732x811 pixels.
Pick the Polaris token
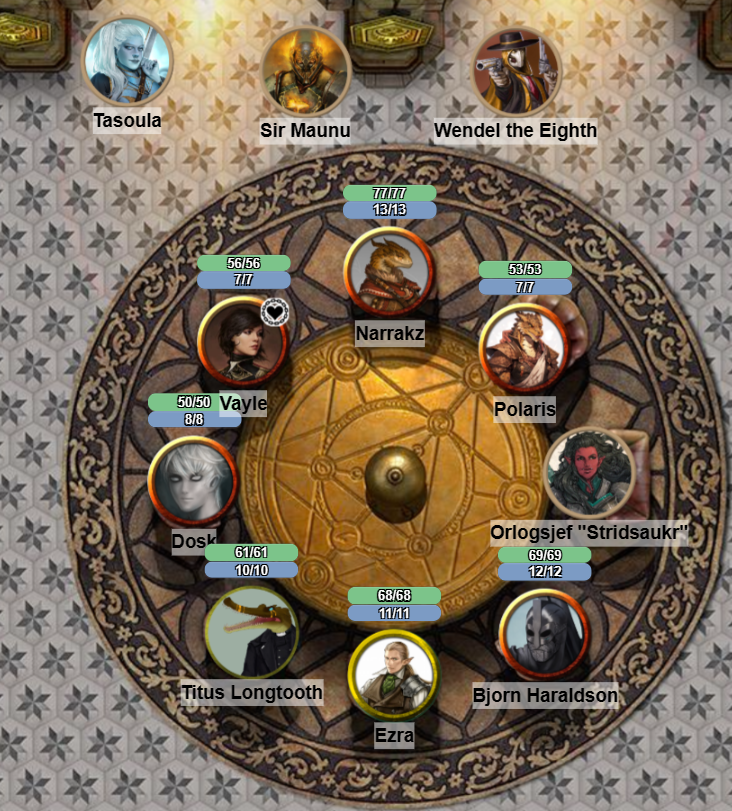pyautogui.click(x=523, y=348)
